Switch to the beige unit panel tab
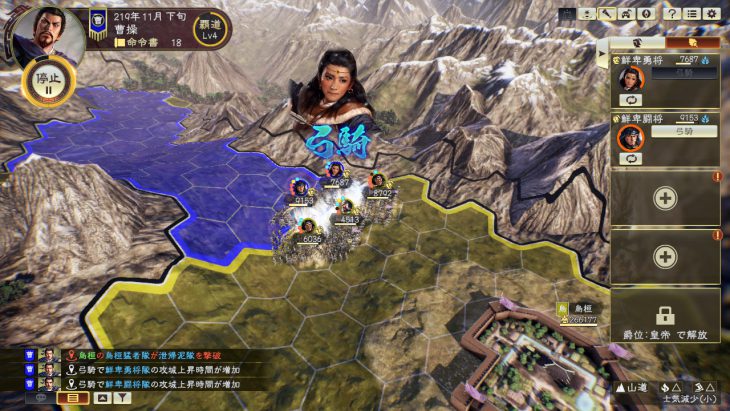730x411 pixels. point(638,42)
